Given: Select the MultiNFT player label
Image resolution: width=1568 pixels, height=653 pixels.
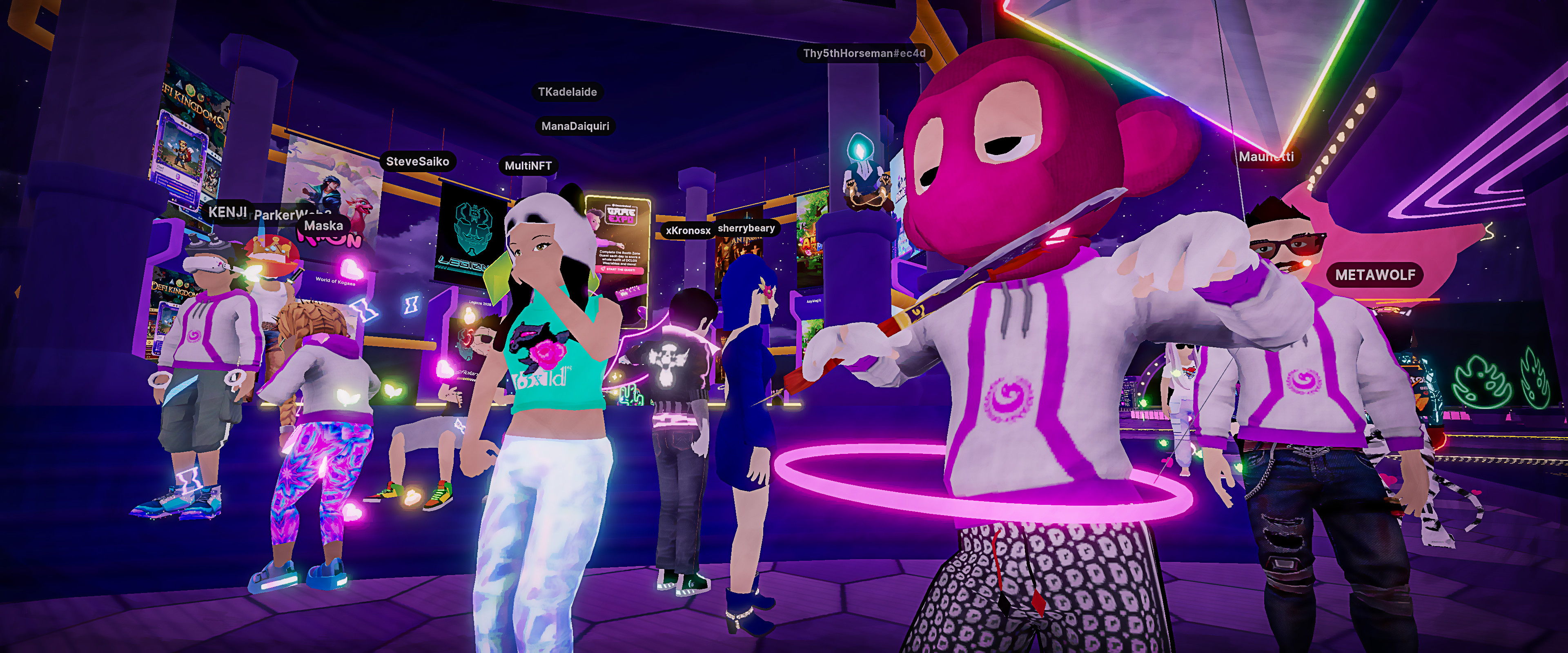Looking at the screenshot, I should tap(528, 166).
